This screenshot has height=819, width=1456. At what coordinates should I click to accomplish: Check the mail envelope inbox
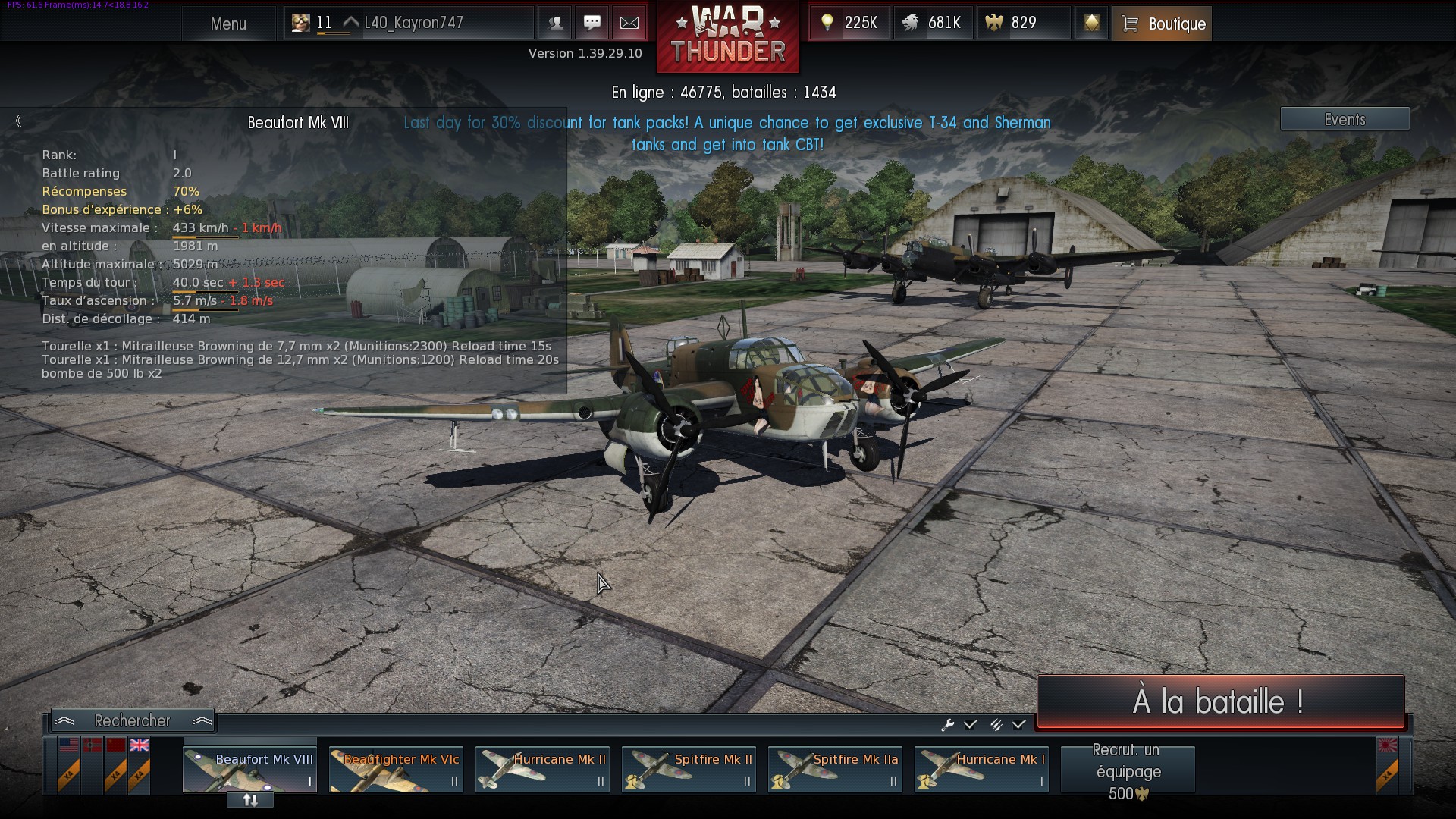tap(629, 23)
